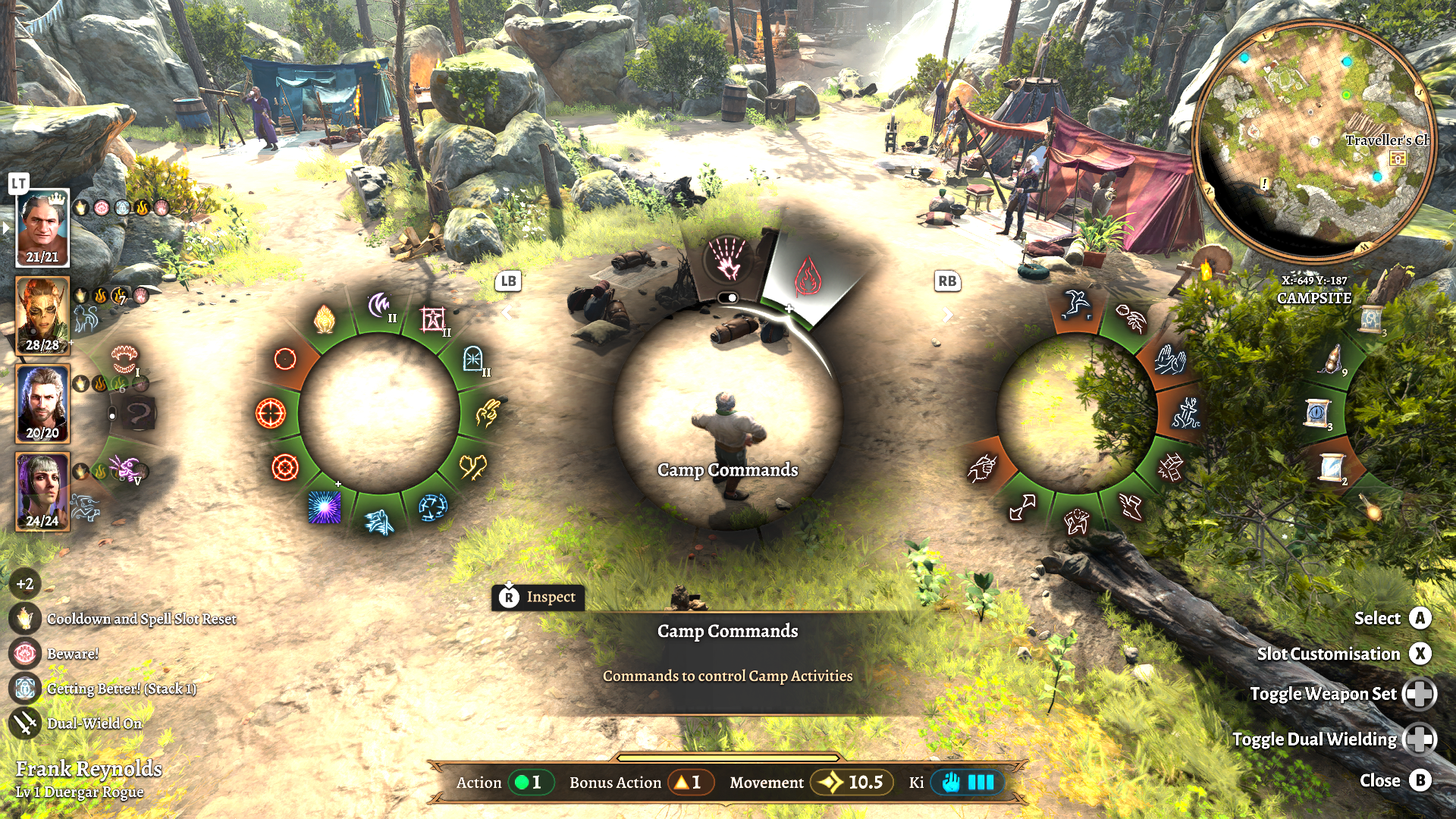Open the +2 extra status effects indicator

(25, 584)
